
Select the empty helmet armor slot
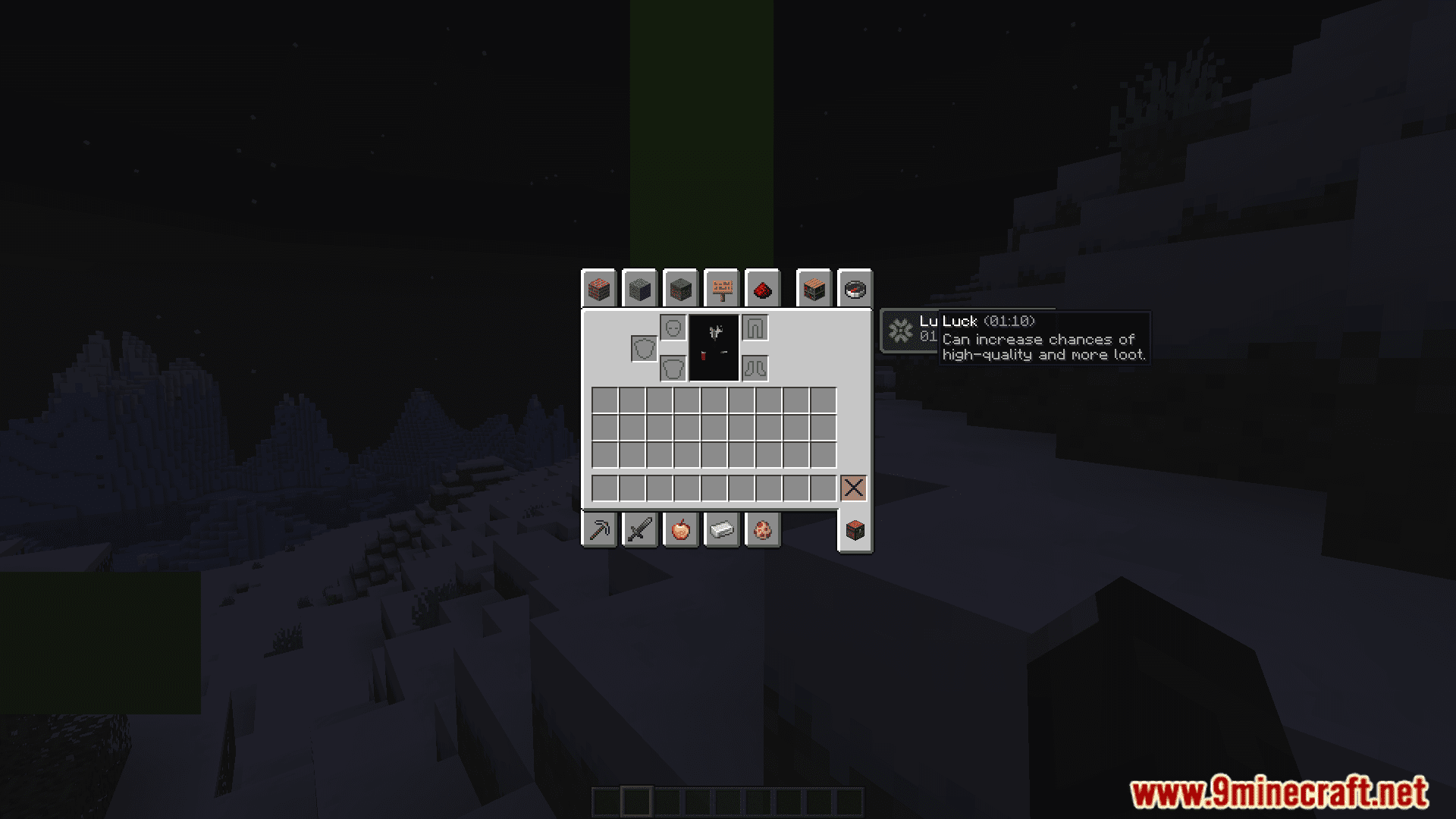673,328
